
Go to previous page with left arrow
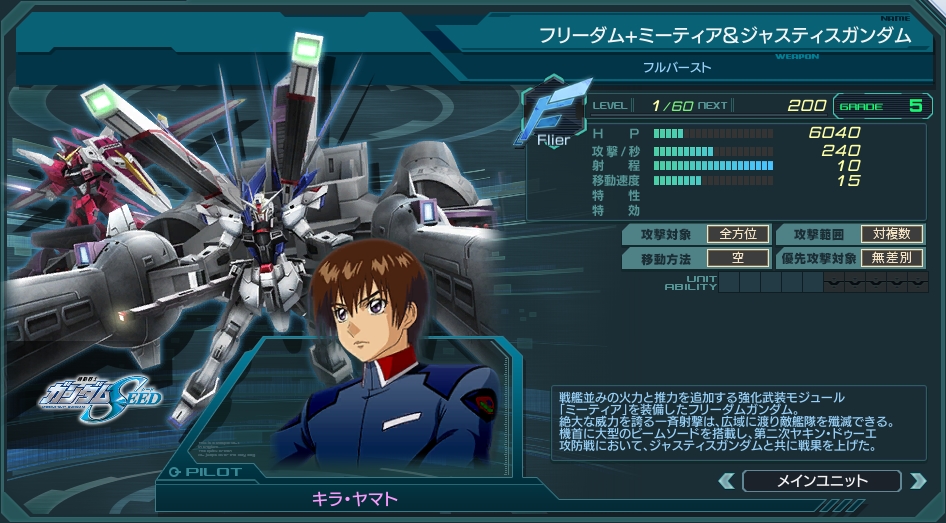727,481
